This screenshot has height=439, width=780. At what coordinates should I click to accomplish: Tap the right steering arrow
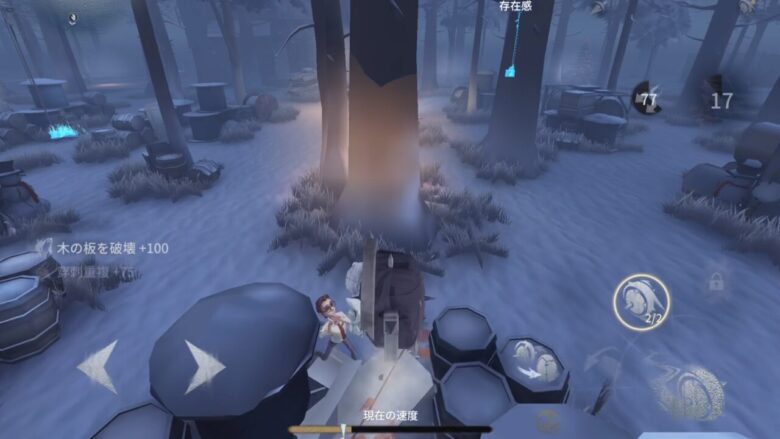(204, 367)
